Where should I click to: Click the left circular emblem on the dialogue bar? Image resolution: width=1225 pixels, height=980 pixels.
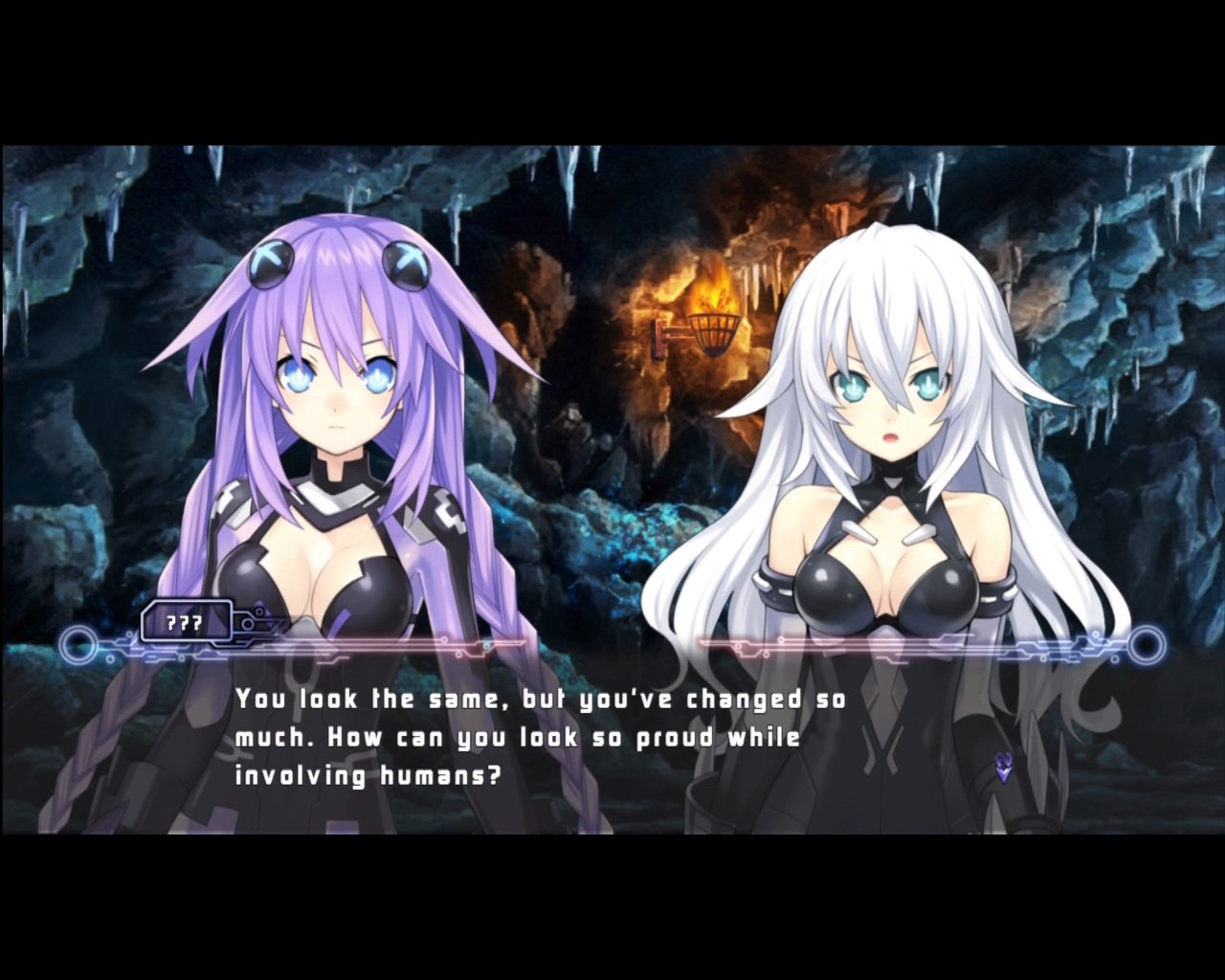pyautogui.click(x=77, y=647)
